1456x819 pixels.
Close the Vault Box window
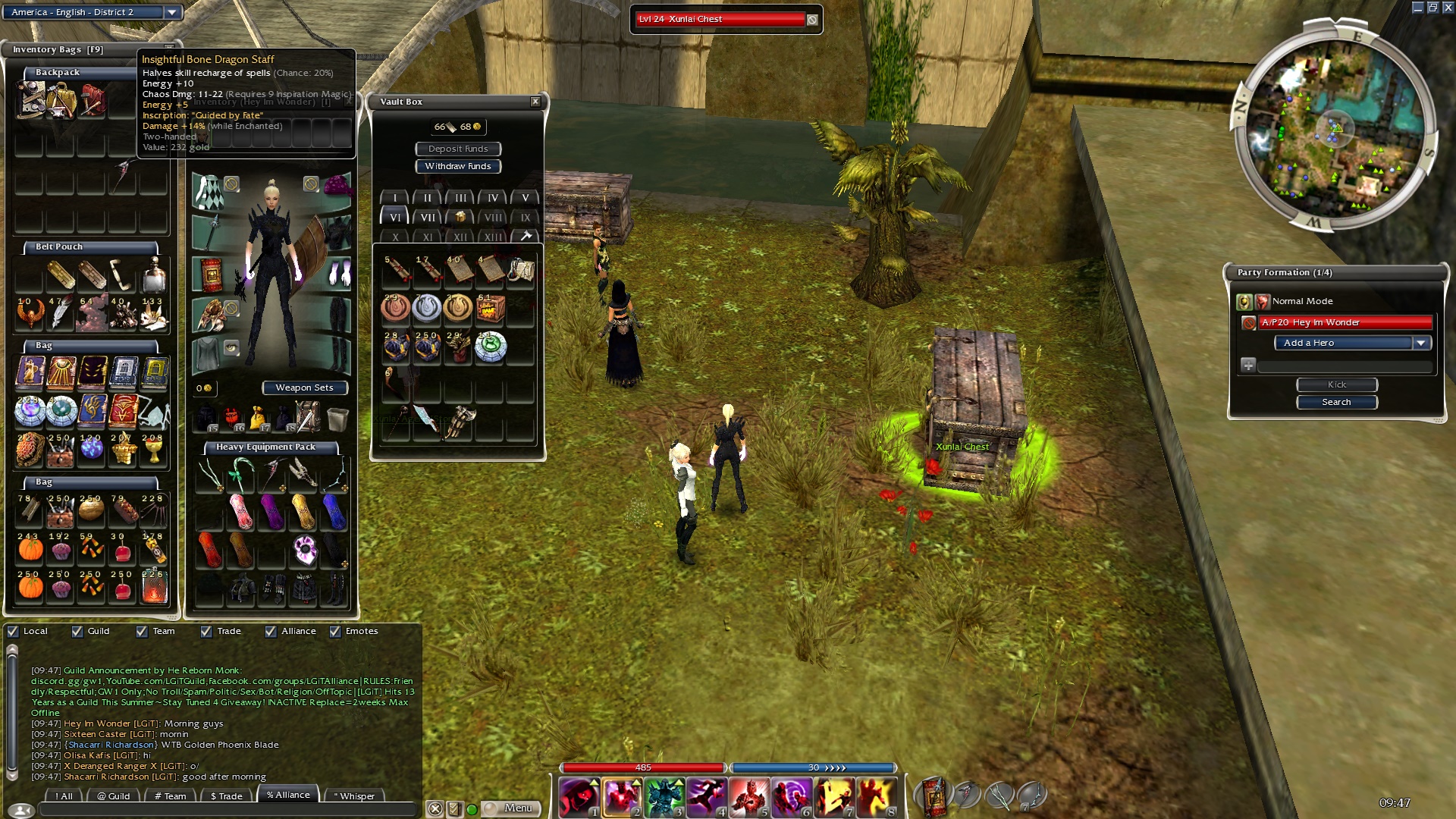click(x=535, y=102)
